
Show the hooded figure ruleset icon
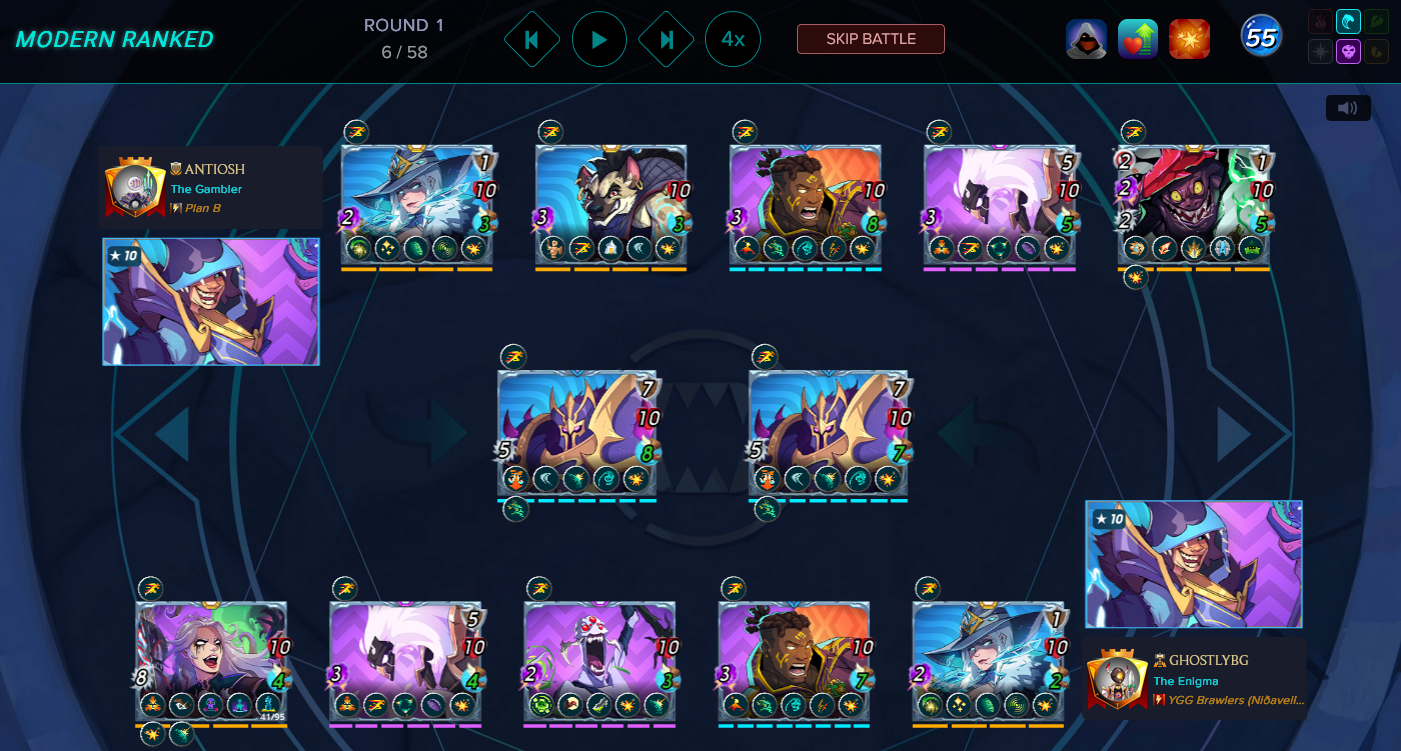(1086, 39)
